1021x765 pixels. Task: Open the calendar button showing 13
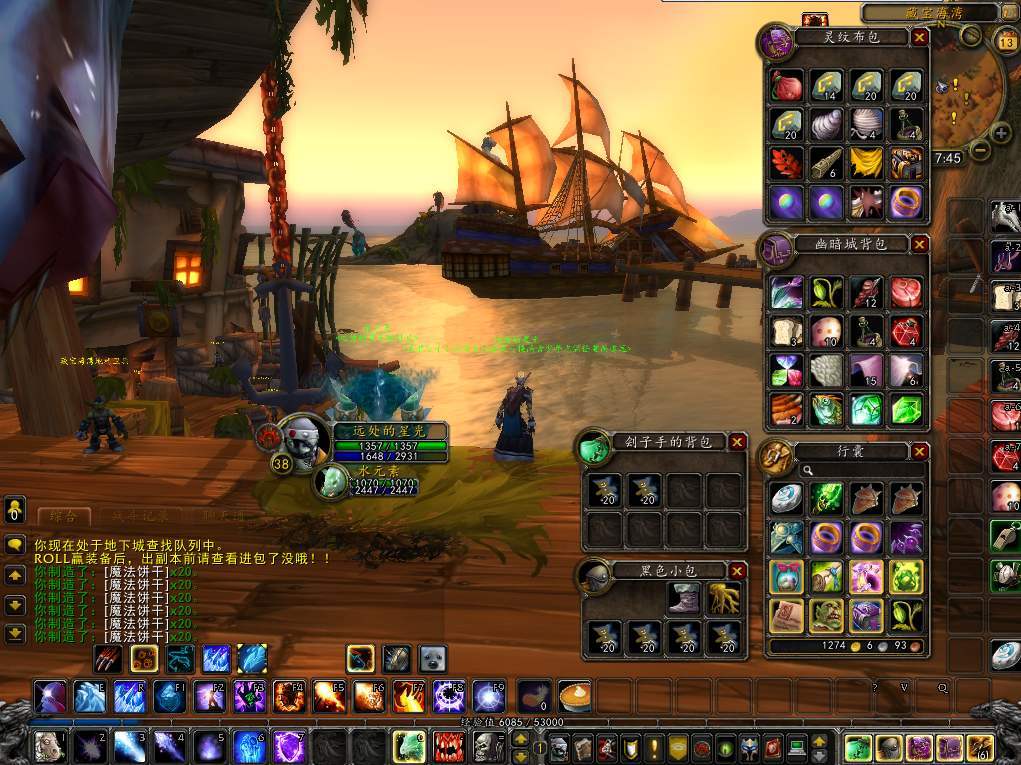tap(1007, 41)
